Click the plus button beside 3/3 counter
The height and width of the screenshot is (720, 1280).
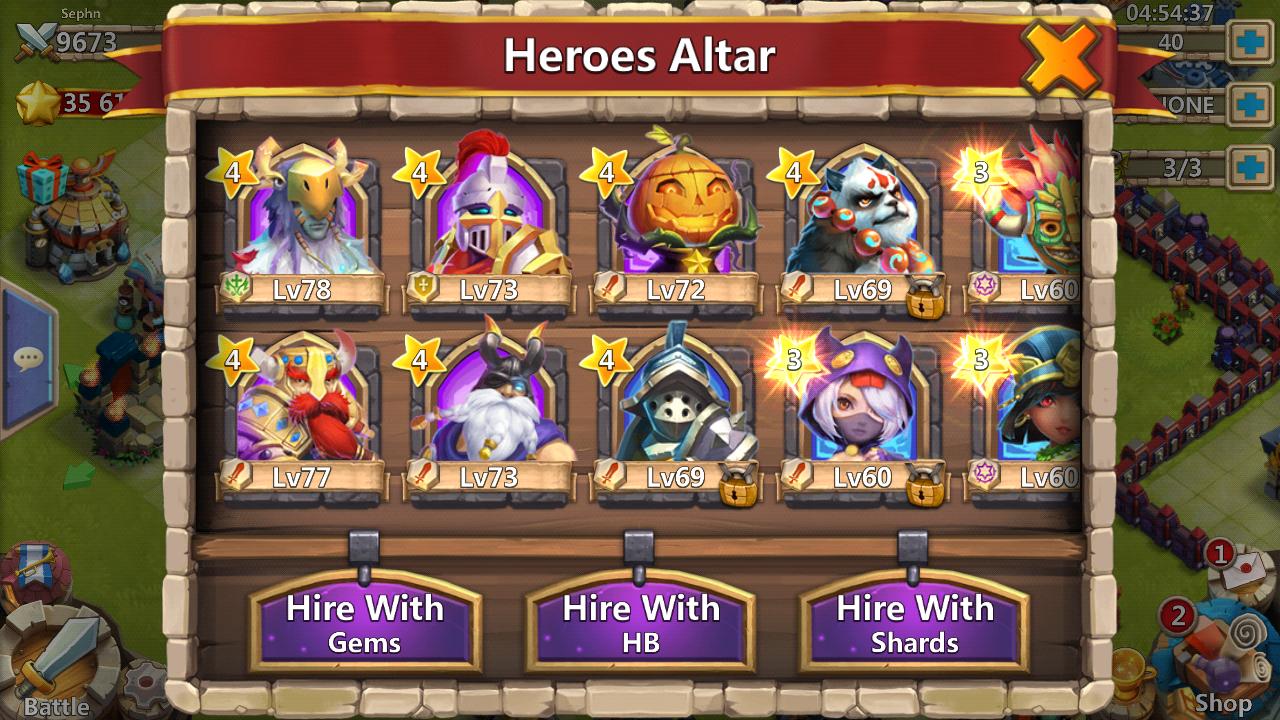tap(1250, 166)
